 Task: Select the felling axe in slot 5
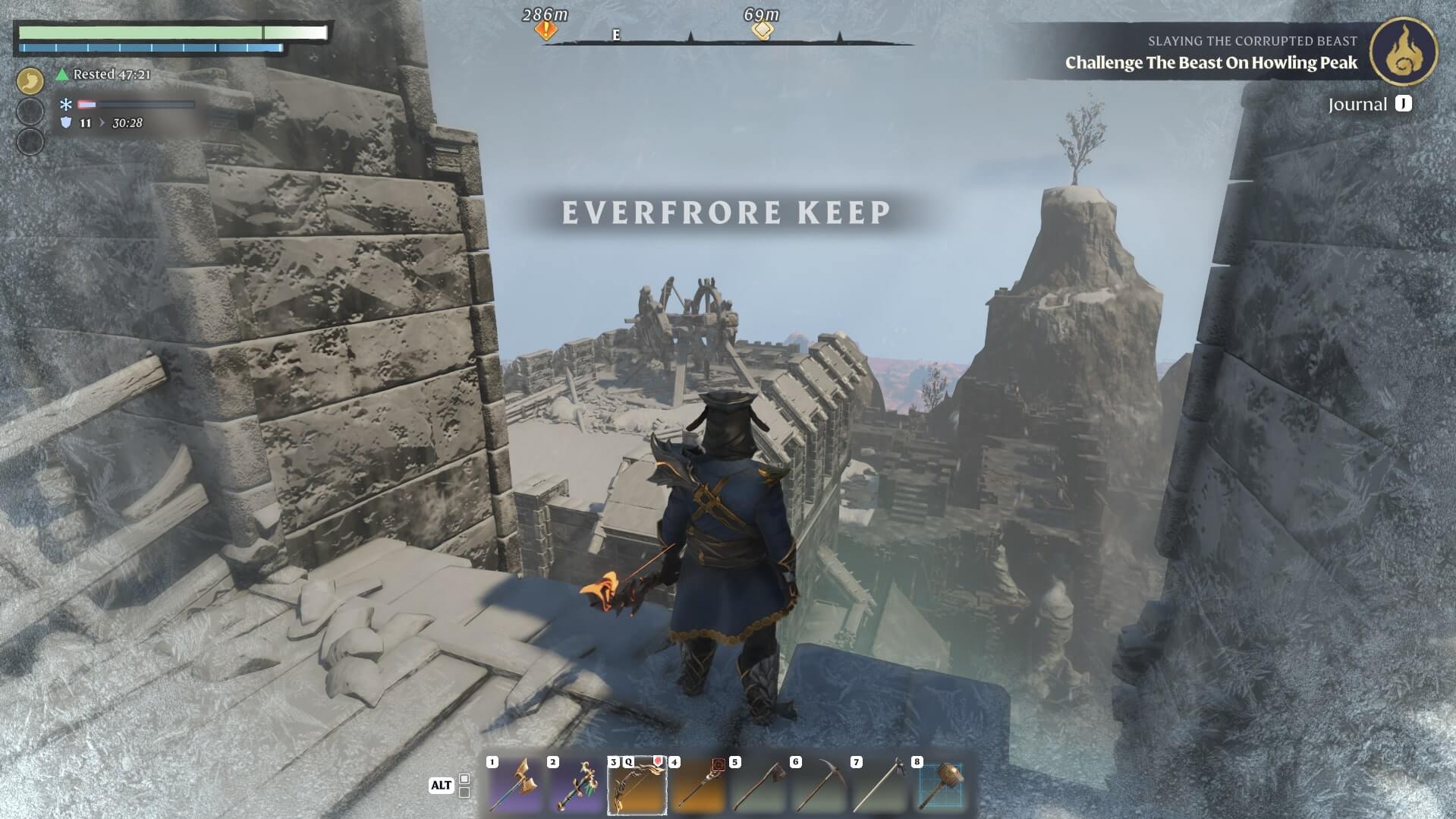tap(758, 786)
